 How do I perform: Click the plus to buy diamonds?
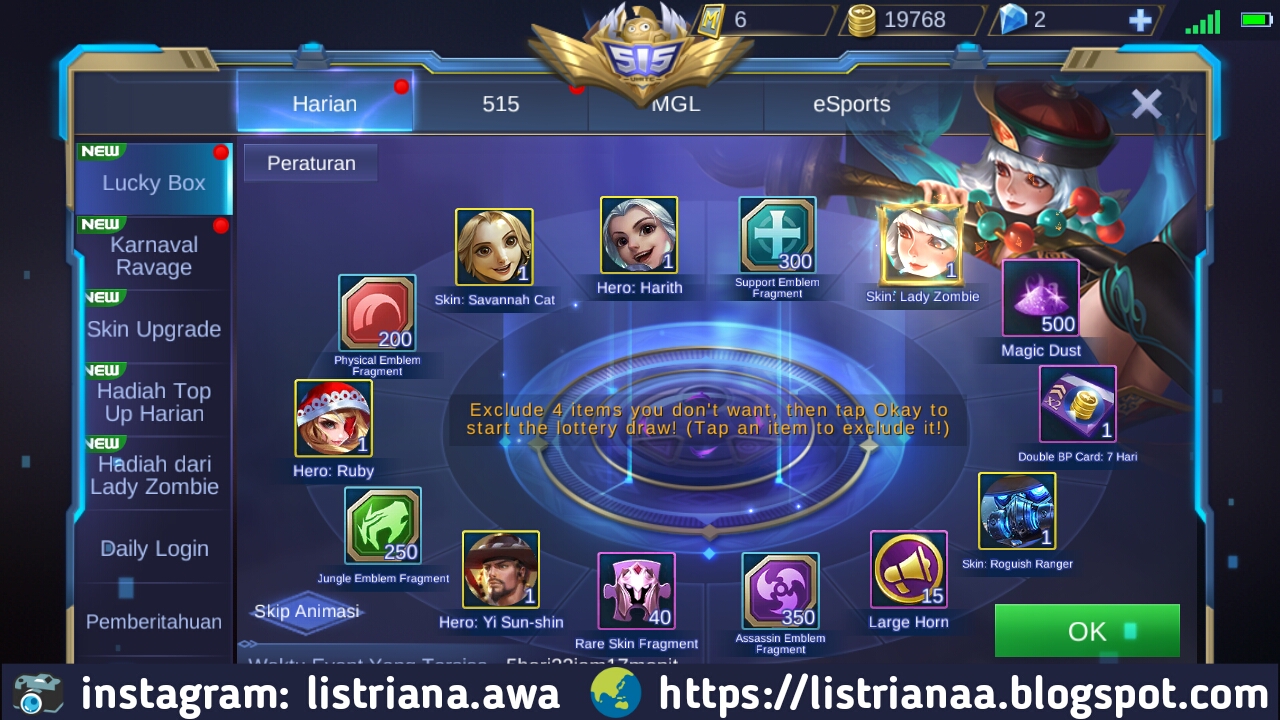tap(1139, 19)
